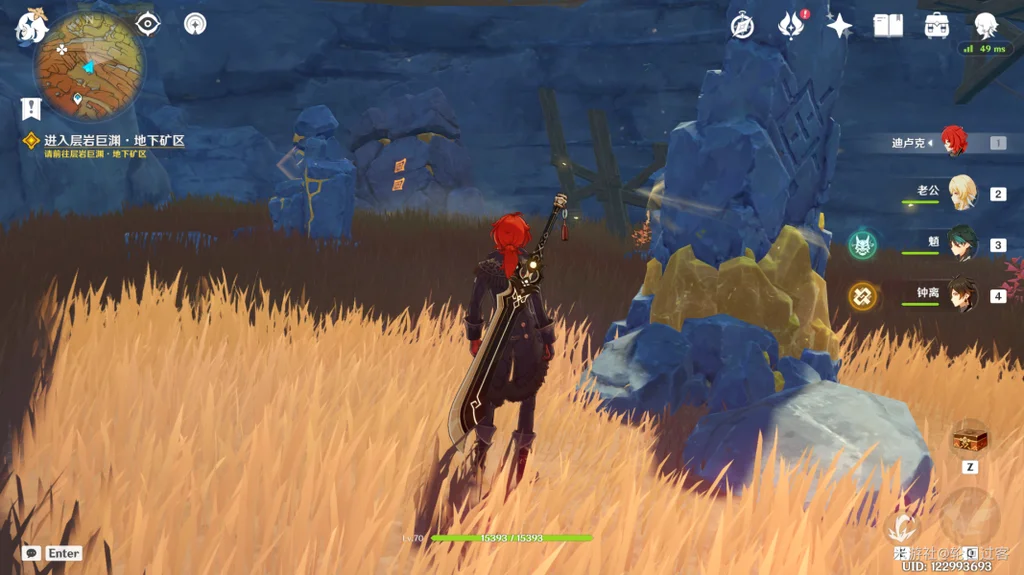Switch to party member 魈

coord(961,243)
